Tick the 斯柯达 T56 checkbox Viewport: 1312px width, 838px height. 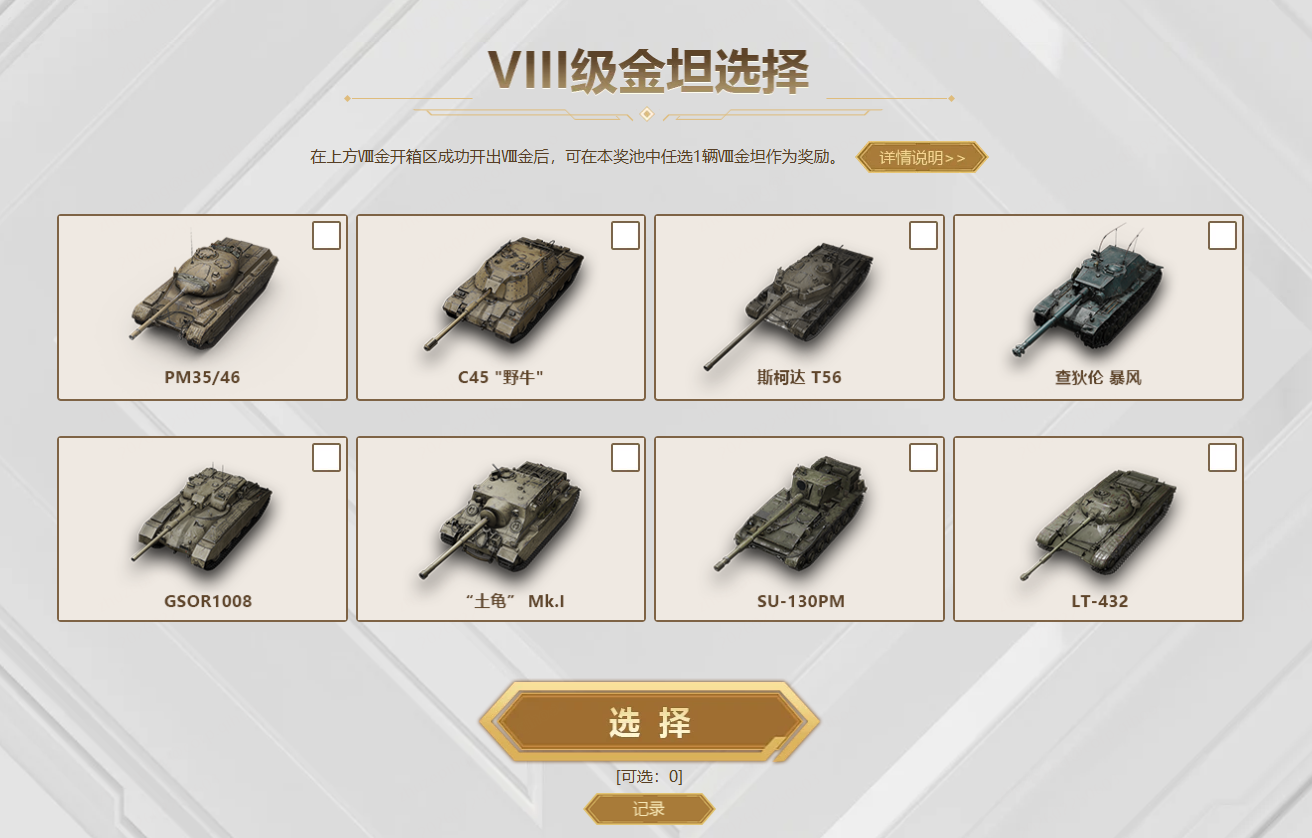(x=923, y=236)
